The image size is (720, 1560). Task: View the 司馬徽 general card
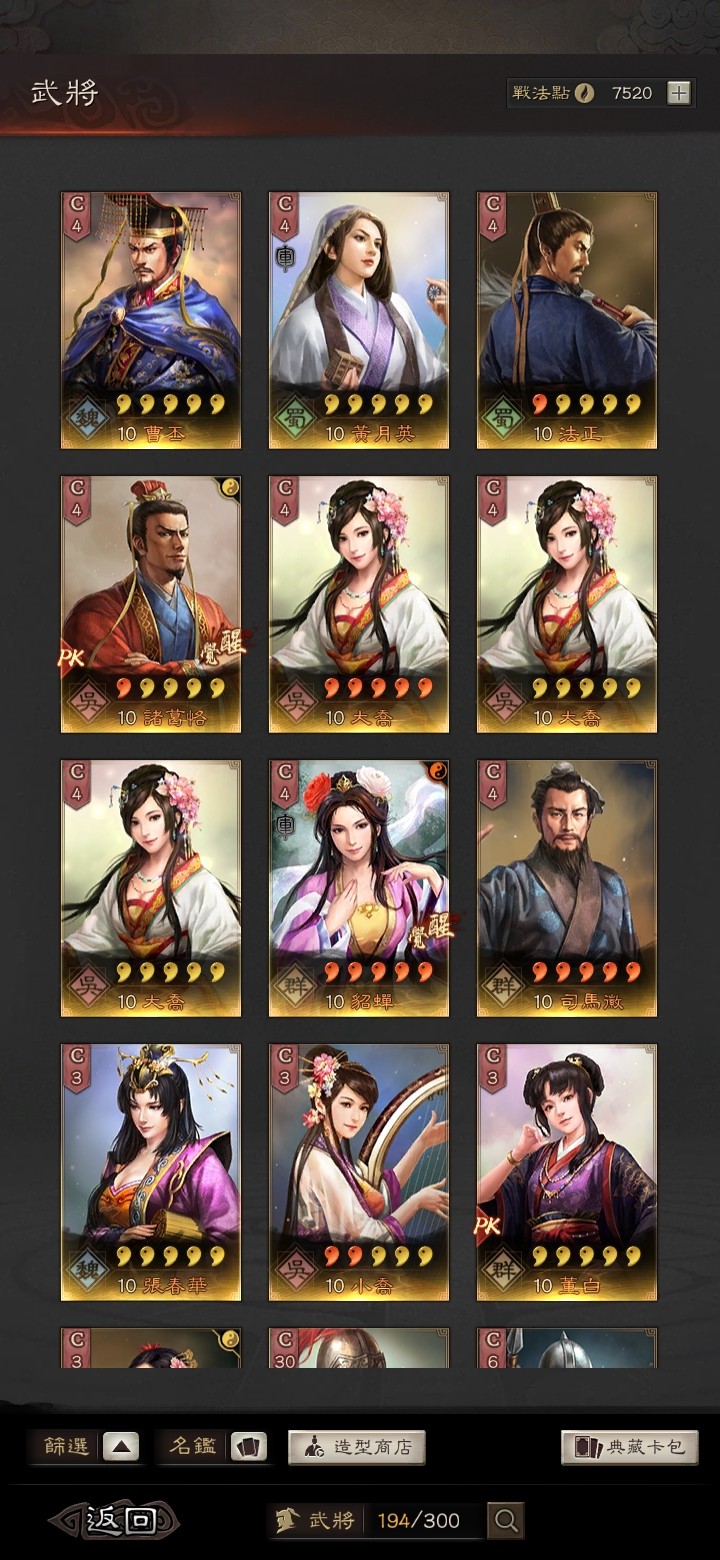tap(567, 888)
